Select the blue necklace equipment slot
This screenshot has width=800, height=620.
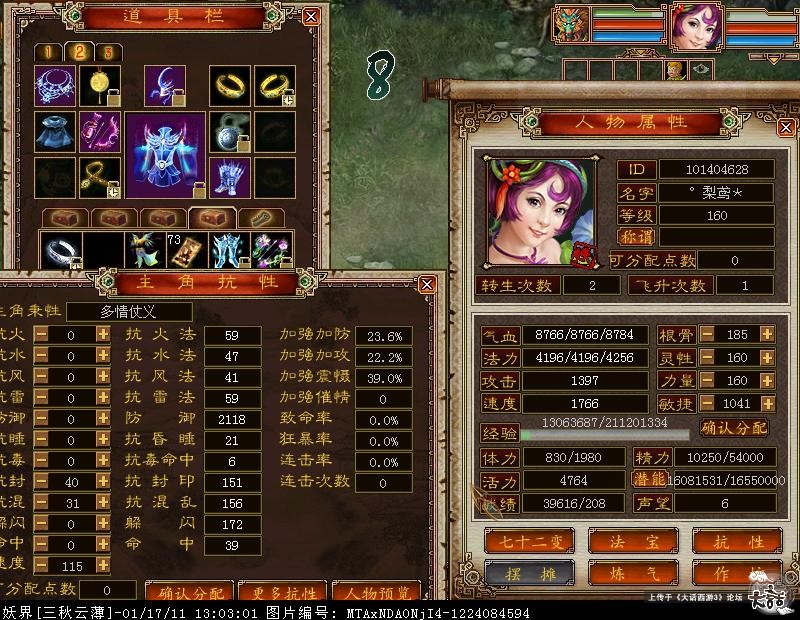click(54, 86)
